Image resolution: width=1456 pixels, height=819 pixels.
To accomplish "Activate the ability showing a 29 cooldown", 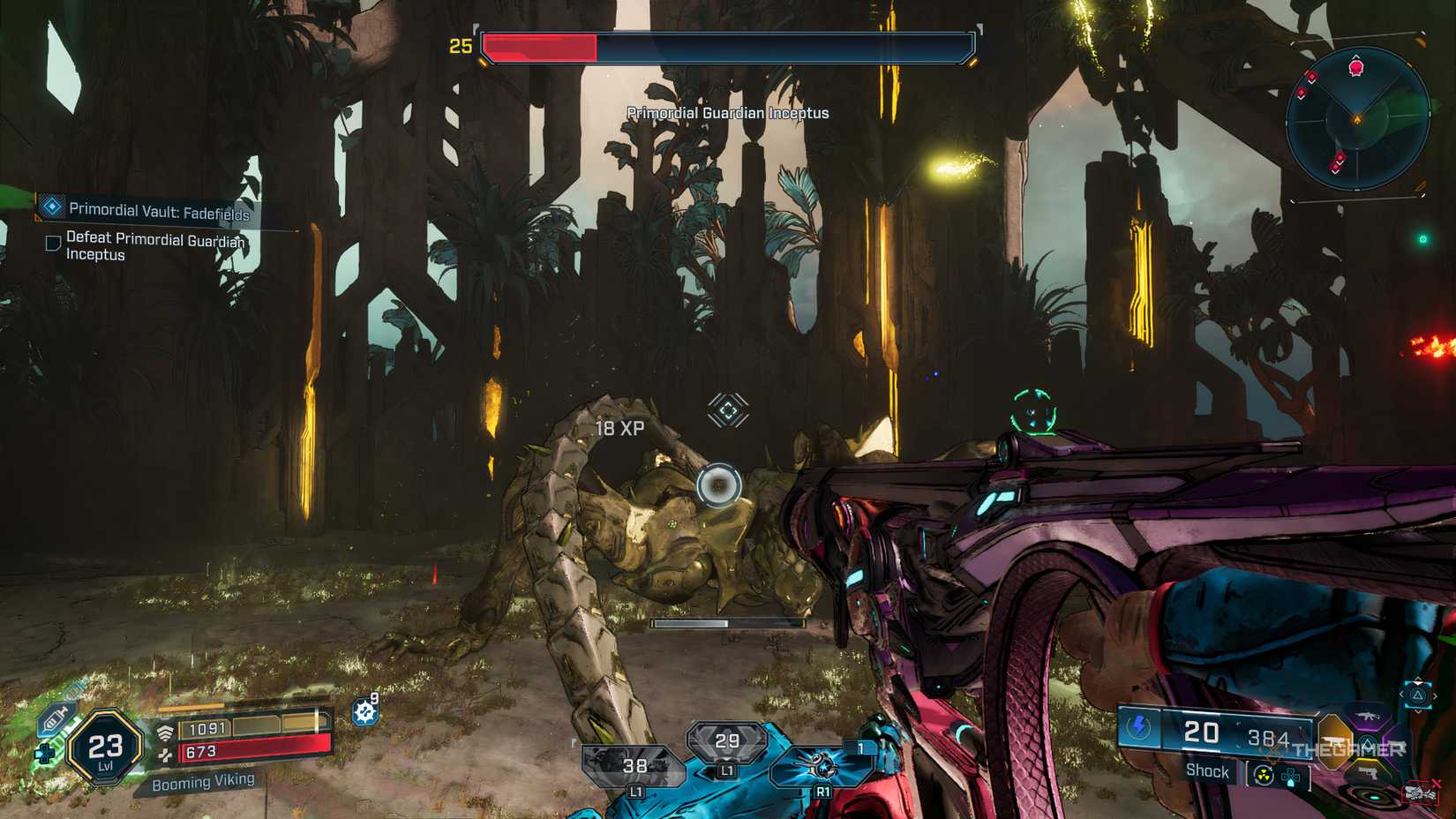I will 726,741.
